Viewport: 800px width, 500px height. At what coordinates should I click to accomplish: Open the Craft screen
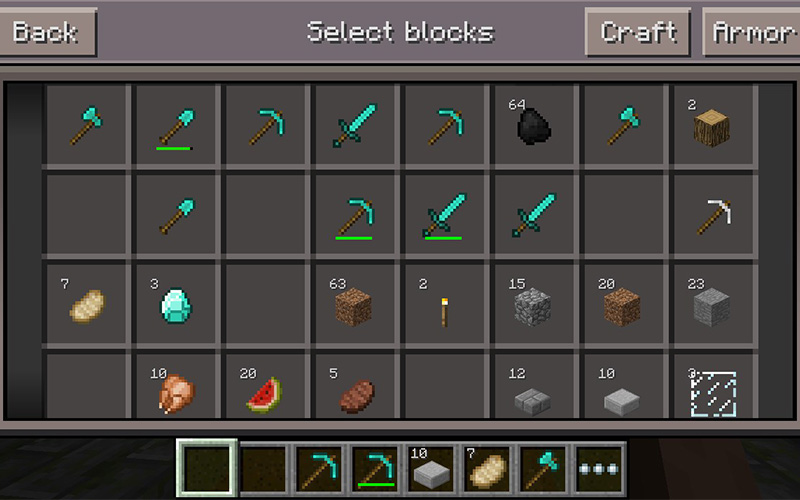click(638, 32)
